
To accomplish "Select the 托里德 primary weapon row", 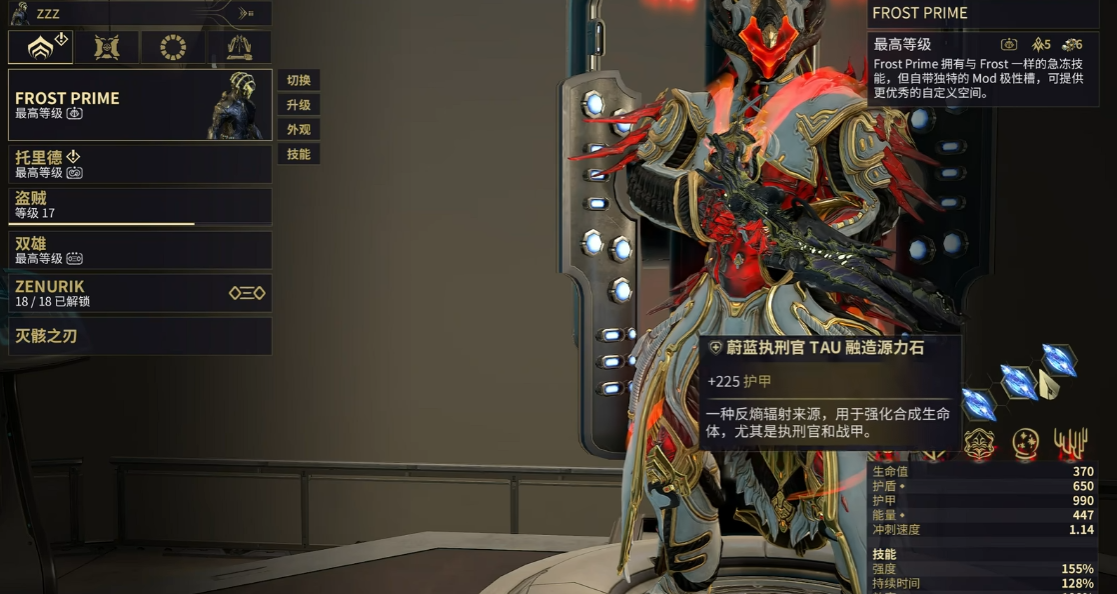I will [x=140, y=164].
